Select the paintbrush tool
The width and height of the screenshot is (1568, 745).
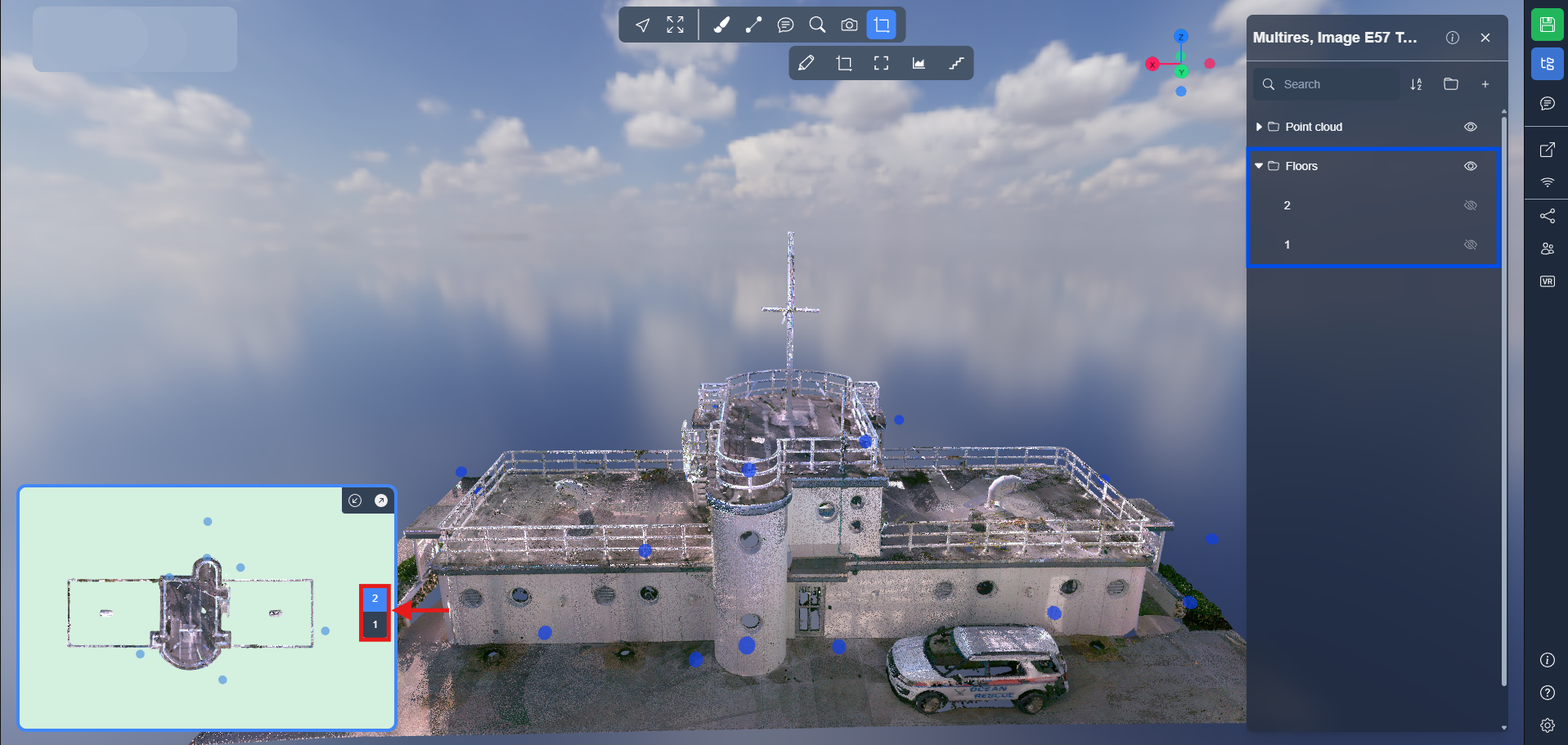pos(721,25)
